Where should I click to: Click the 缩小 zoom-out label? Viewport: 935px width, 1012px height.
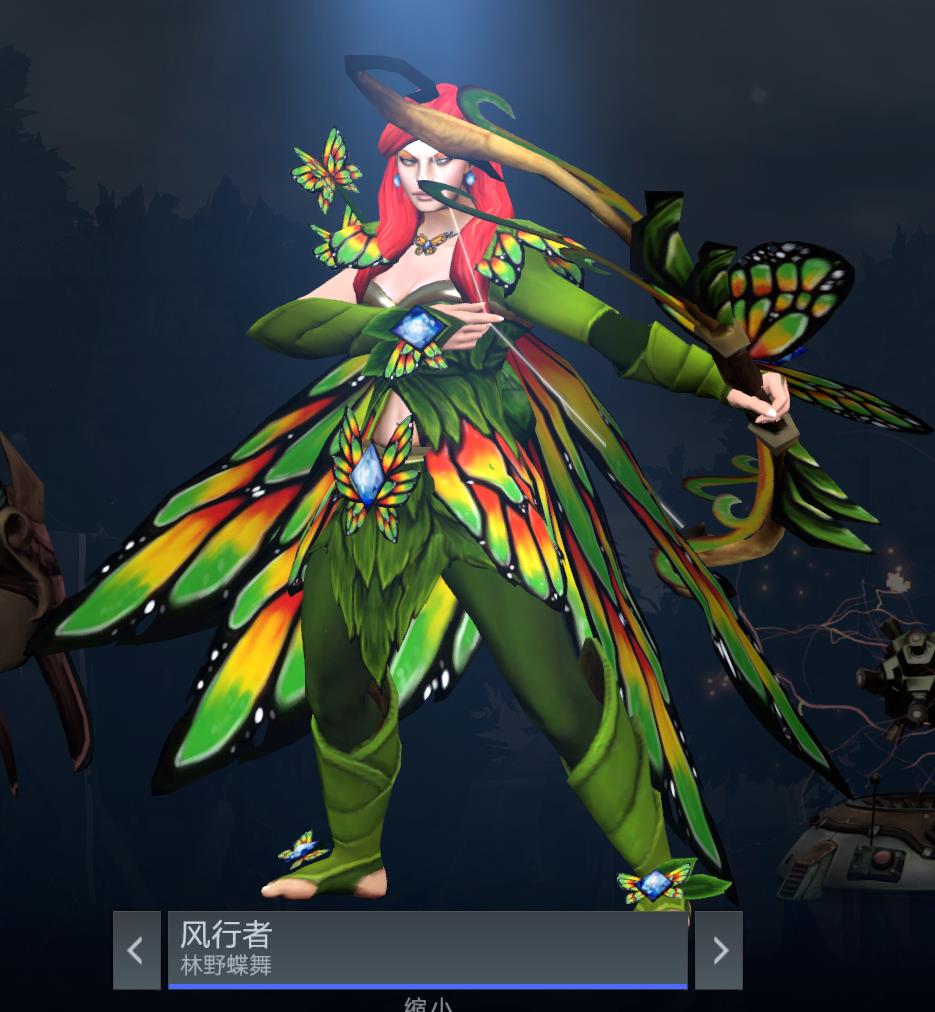427,1004
